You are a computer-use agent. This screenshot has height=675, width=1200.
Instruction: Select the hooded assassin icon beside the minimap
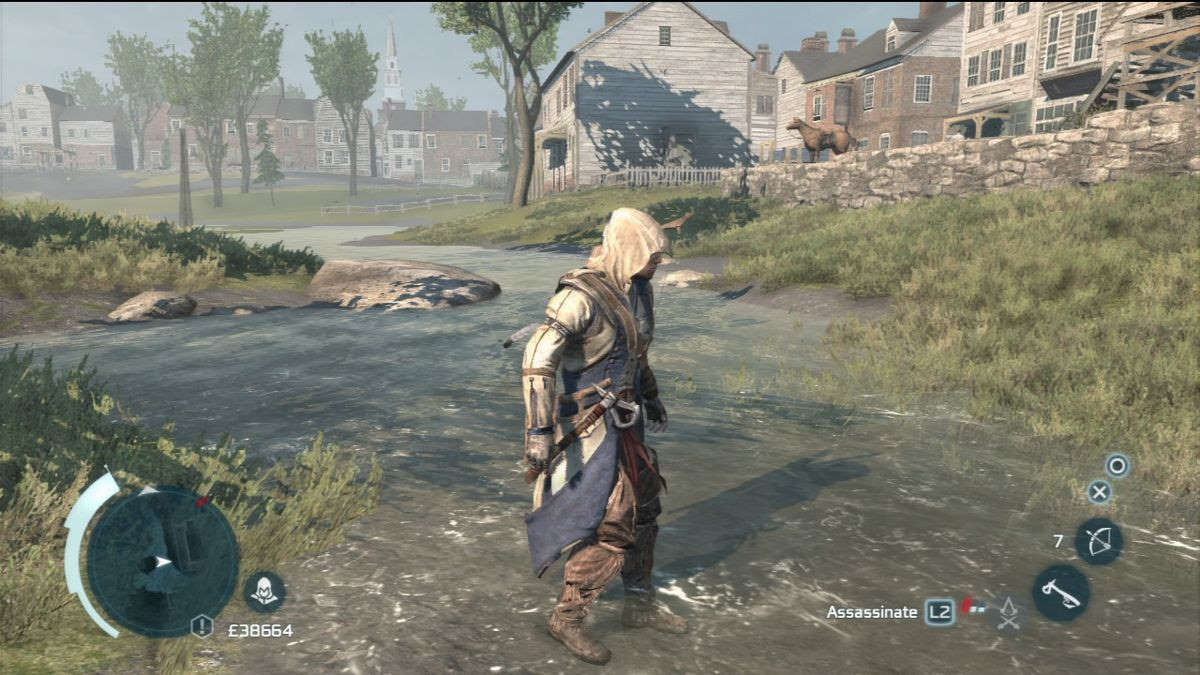pyautogui.click(x=265, y=592)
